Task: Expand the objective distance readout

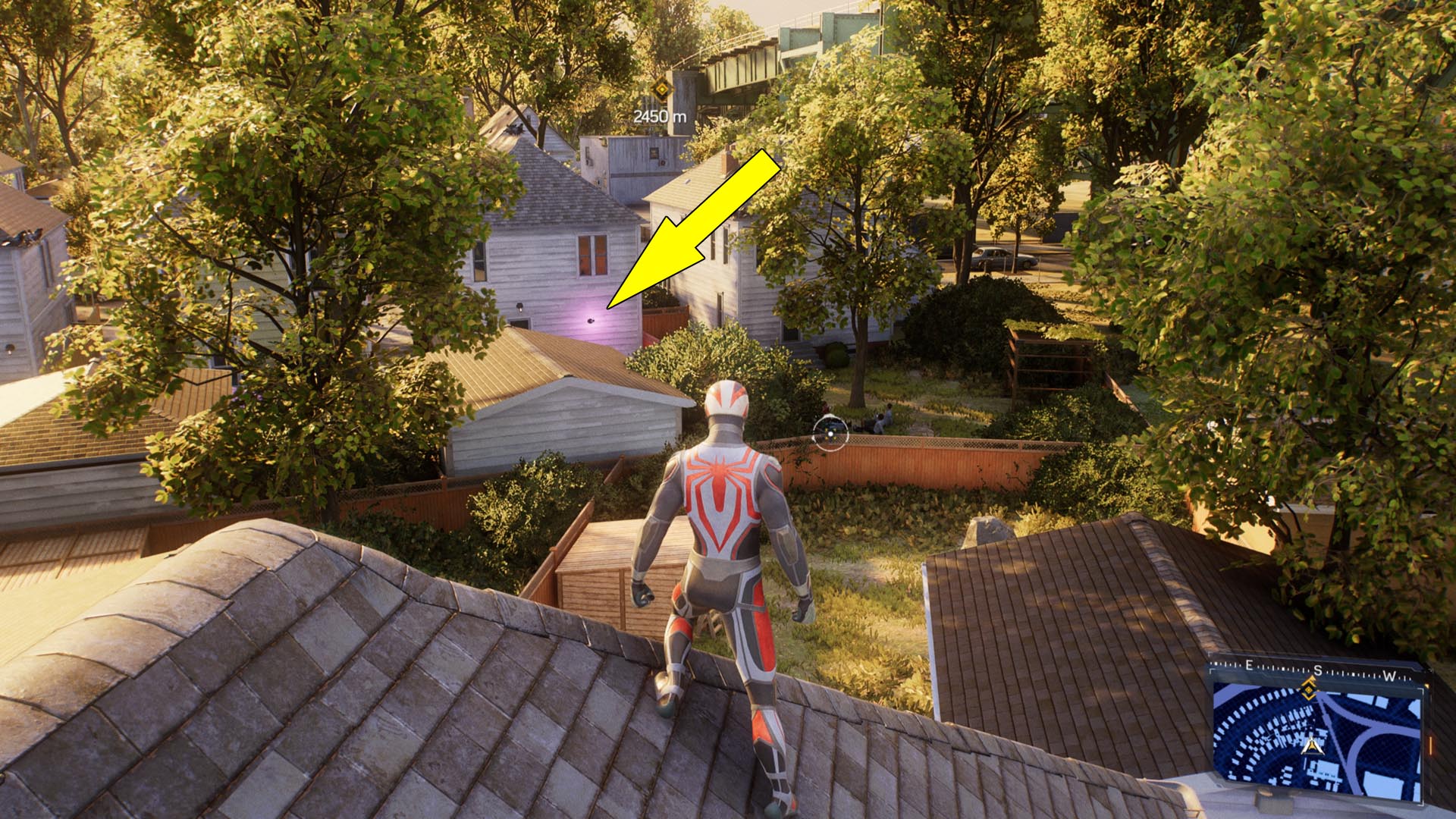Action: pyautogui.click(x=661, y=116)
